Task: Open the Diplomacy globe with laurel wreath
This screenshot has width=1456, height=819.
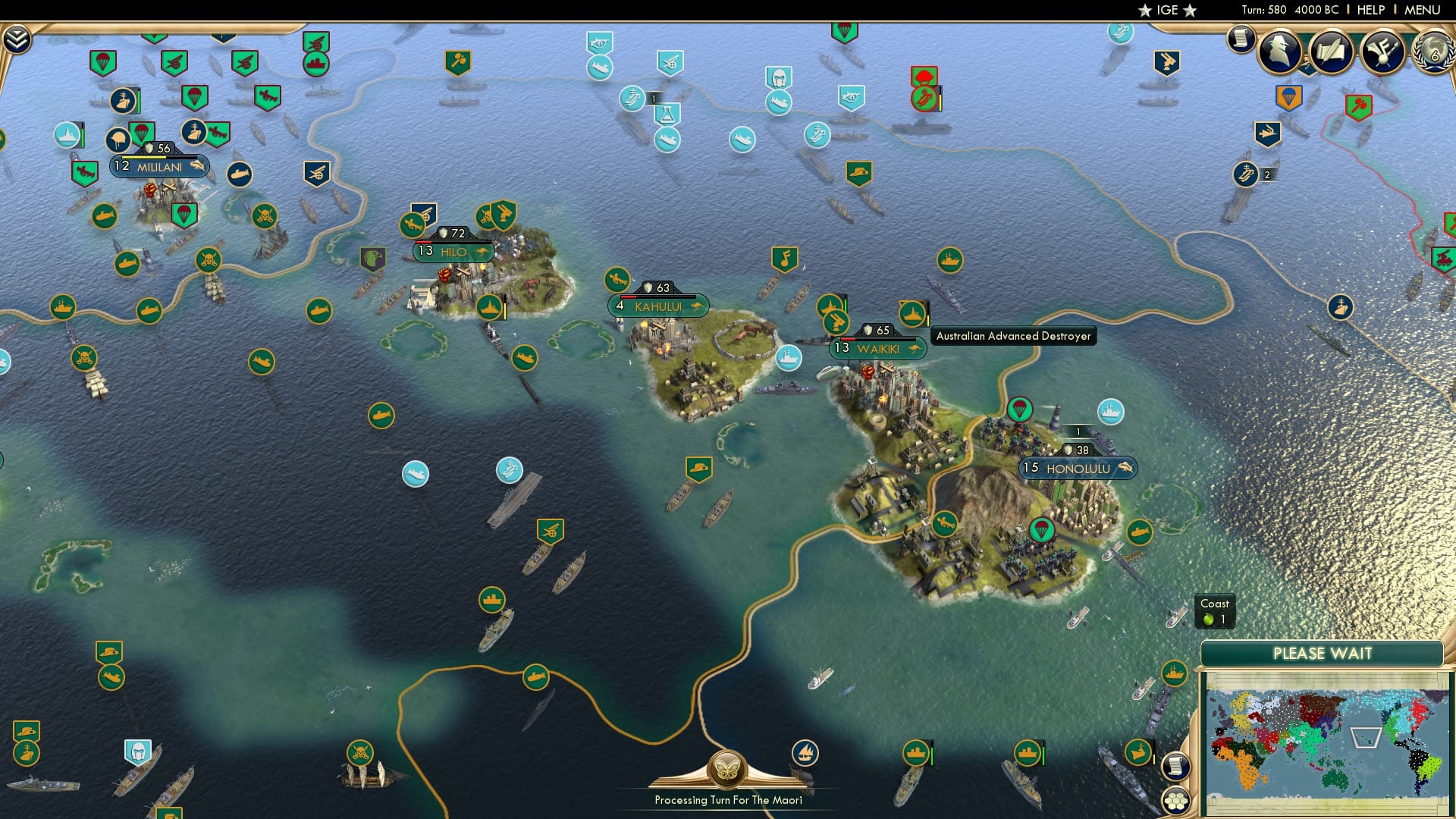Action: tap(1433, 53)
